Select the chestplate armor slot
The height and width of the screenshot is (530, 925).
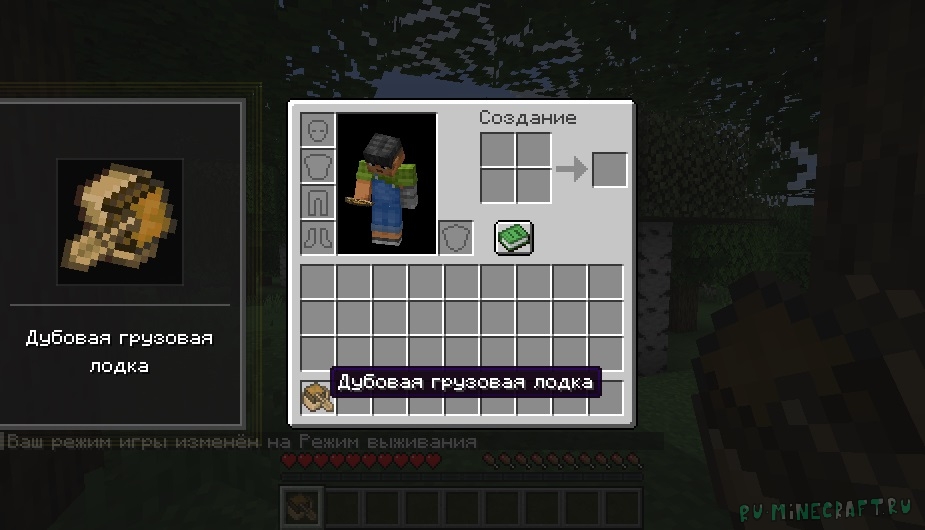click(318, 167)
